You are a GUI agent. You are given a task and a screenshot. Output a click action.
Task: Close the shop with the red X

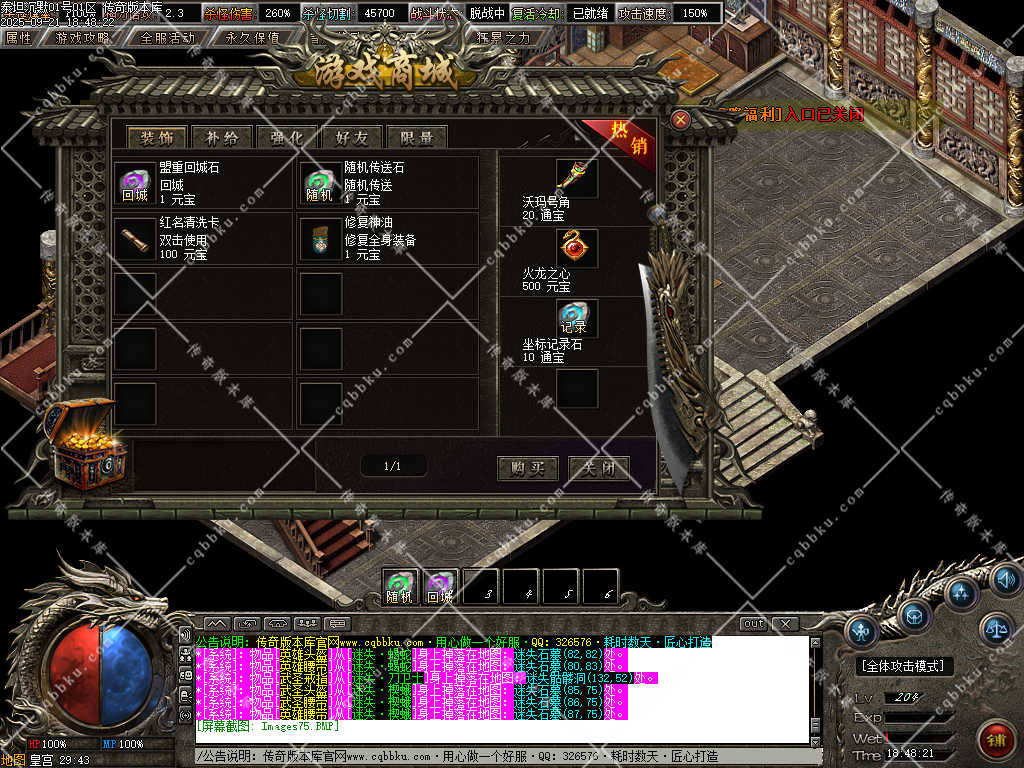point(681,120)
